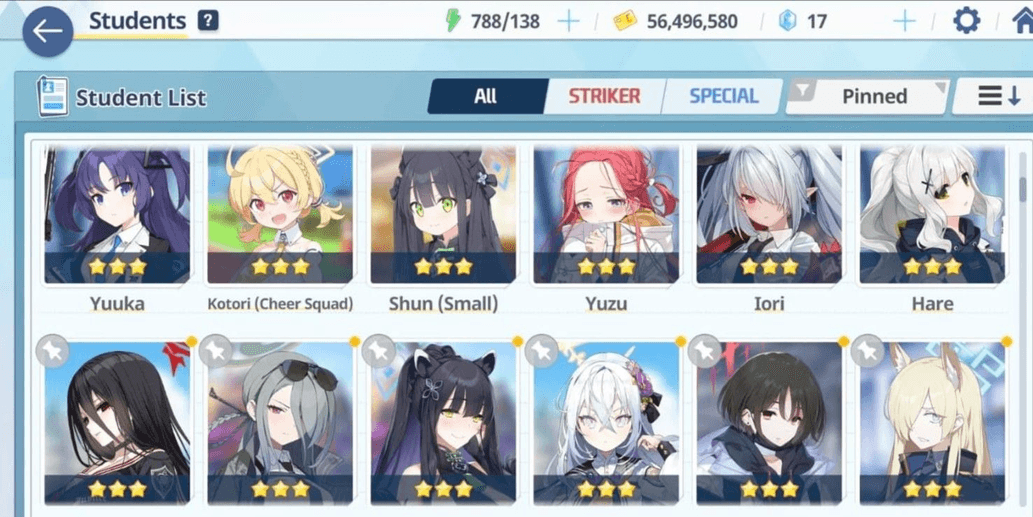Screen dimensions: 1033x517
Task: Switch to the STRIKER tab
Action: click(604, 97)
